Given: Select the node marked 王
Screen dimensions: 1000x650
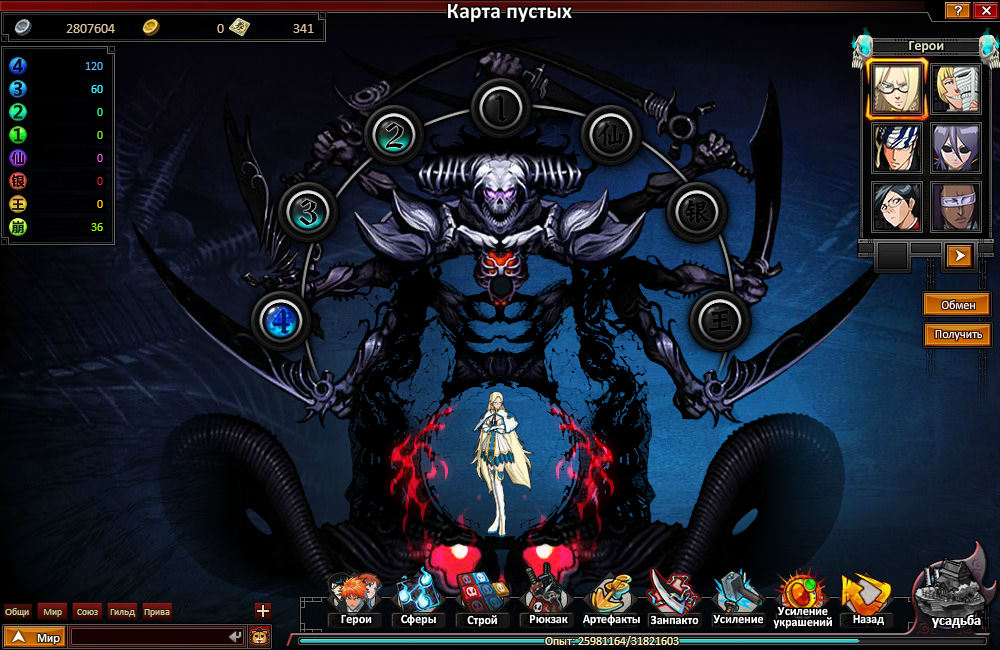Looking at the screenshot, I should click(x=720, y=321).
